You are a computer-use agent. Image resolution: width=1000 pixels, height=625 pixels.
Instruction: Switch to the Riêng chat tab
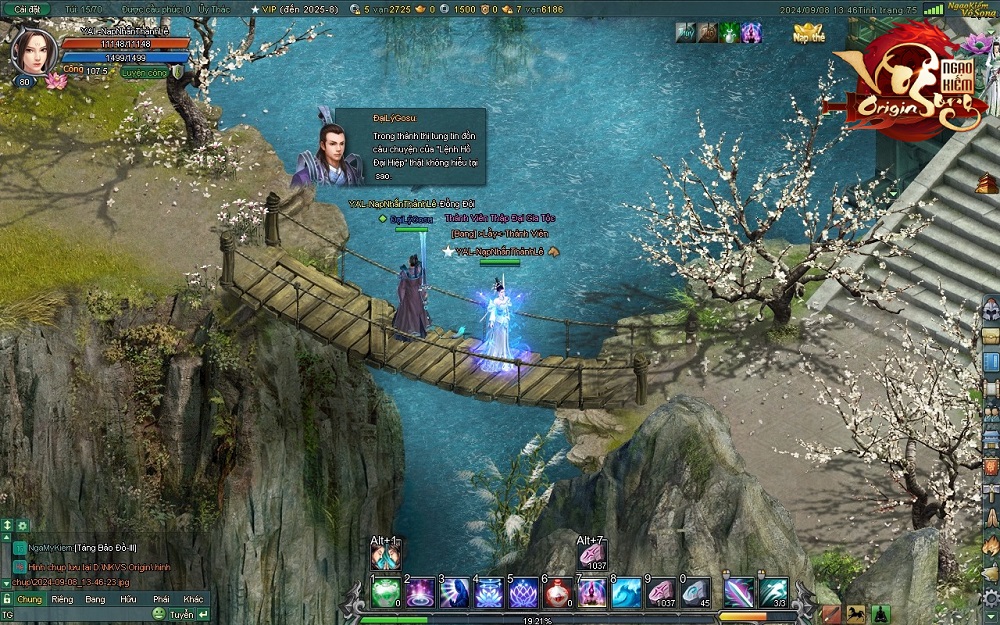pyautogui.click(x=62, y=599)
